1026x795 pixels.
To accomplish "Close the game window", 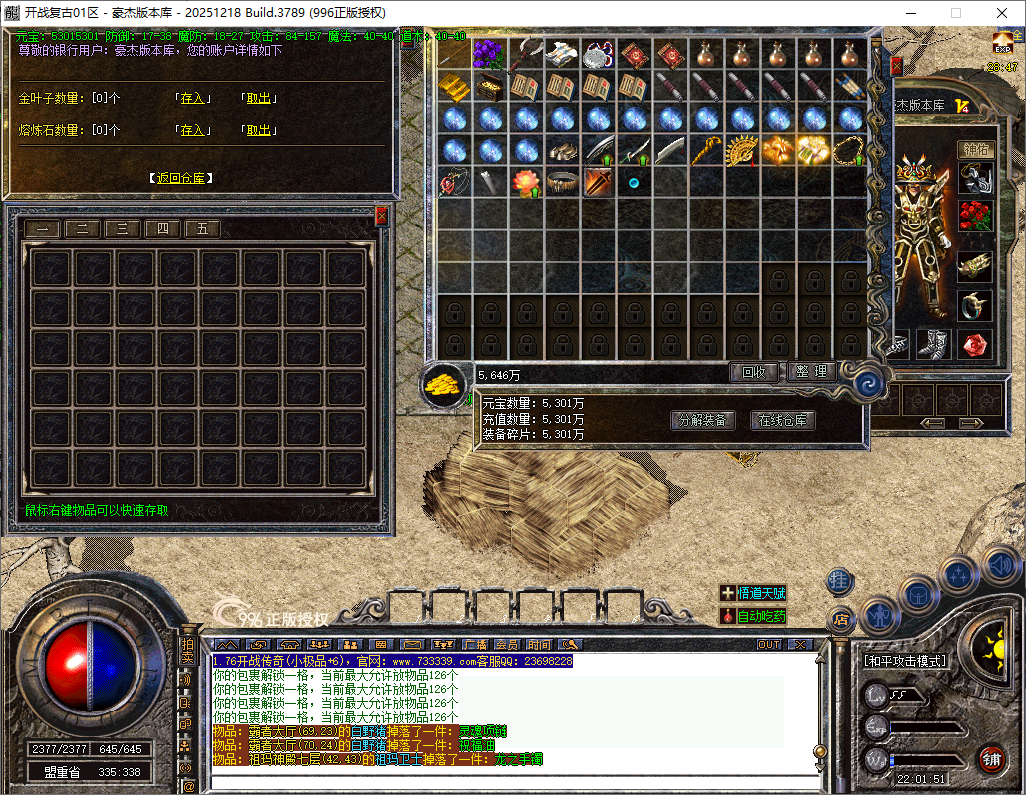I will 1001,13.
